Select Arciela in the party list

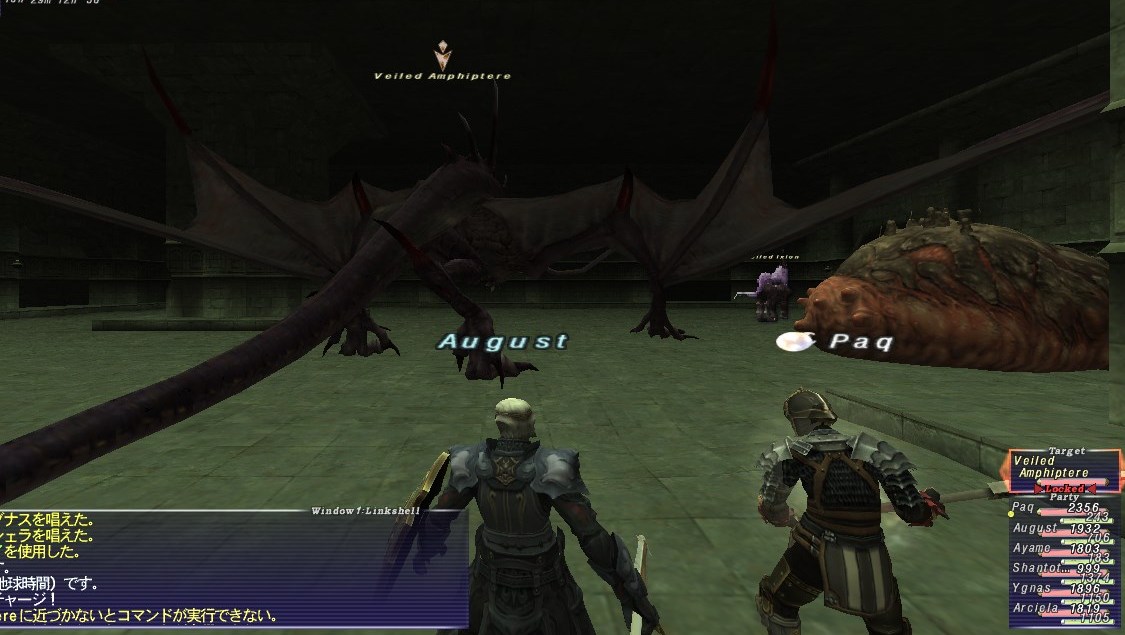click(x=1060, y=610)
